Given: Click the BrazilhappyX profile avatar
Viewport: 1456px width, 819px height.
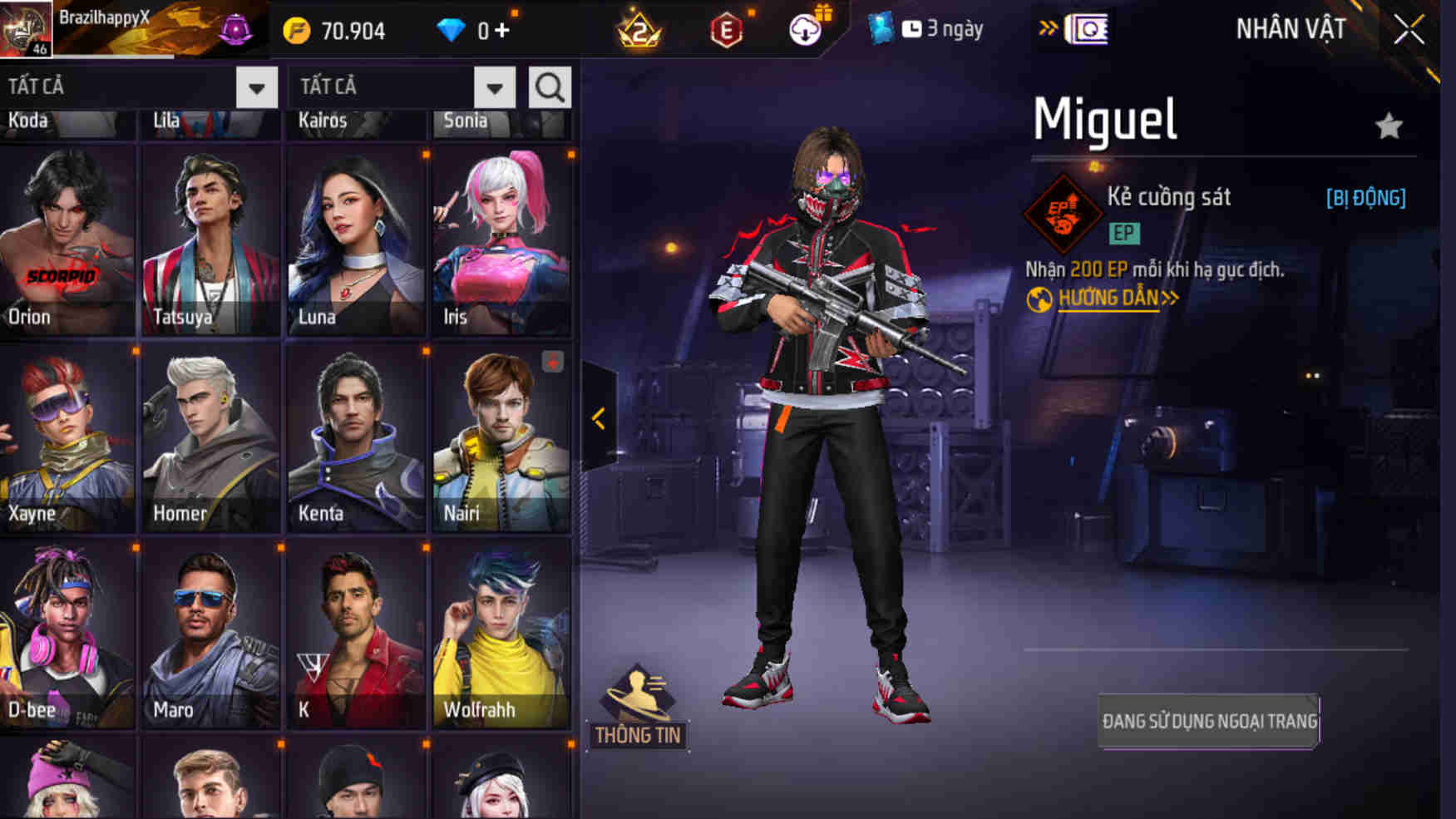Looking at the screenshot, I should tap(27, 27).
